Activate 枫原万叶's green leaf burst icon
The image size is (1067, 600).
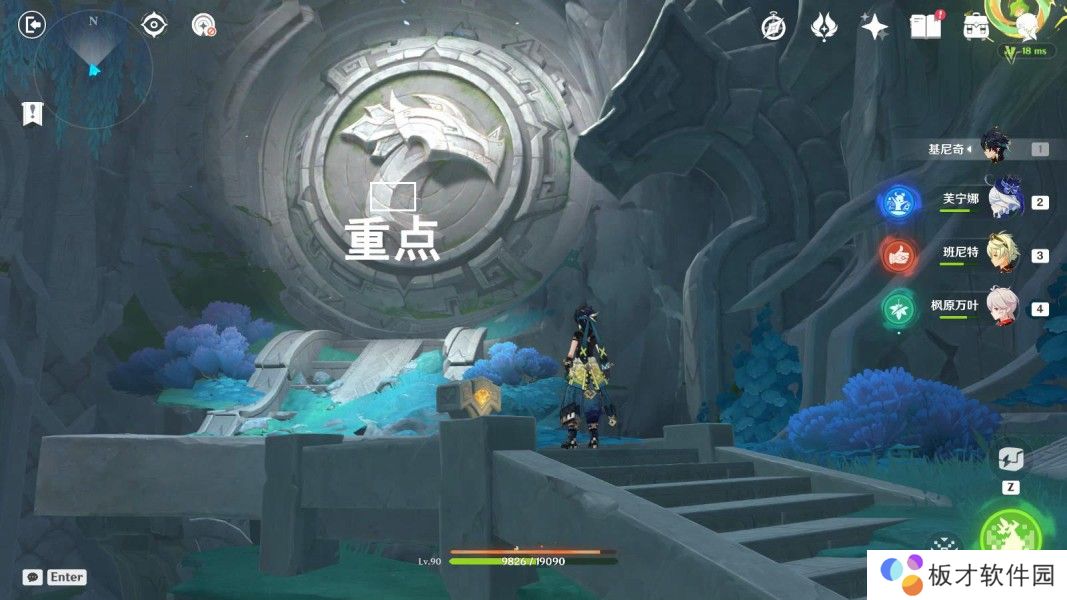pos(898,309)
